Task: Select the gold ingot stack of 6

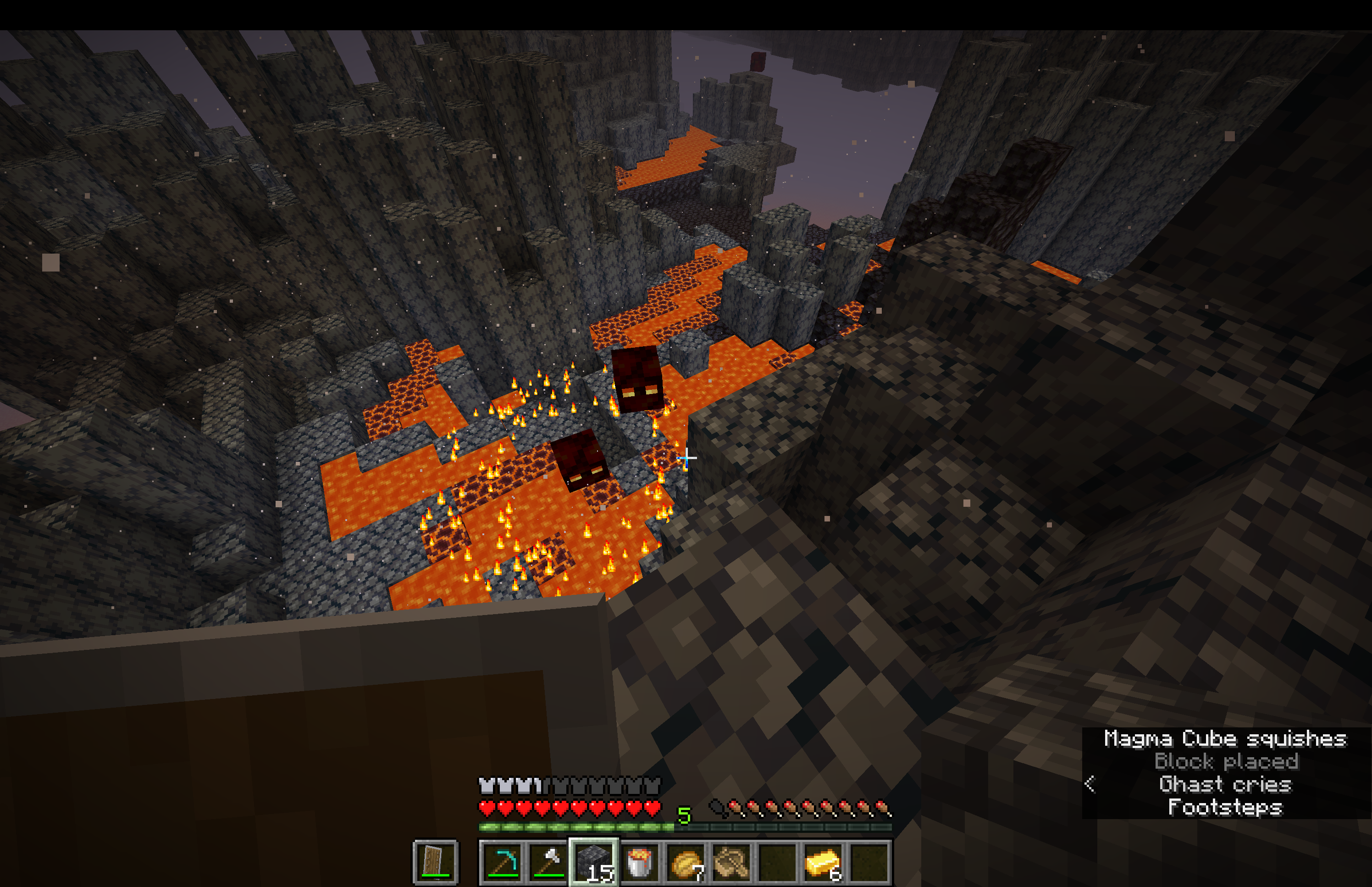Action: tap(823, 862)
